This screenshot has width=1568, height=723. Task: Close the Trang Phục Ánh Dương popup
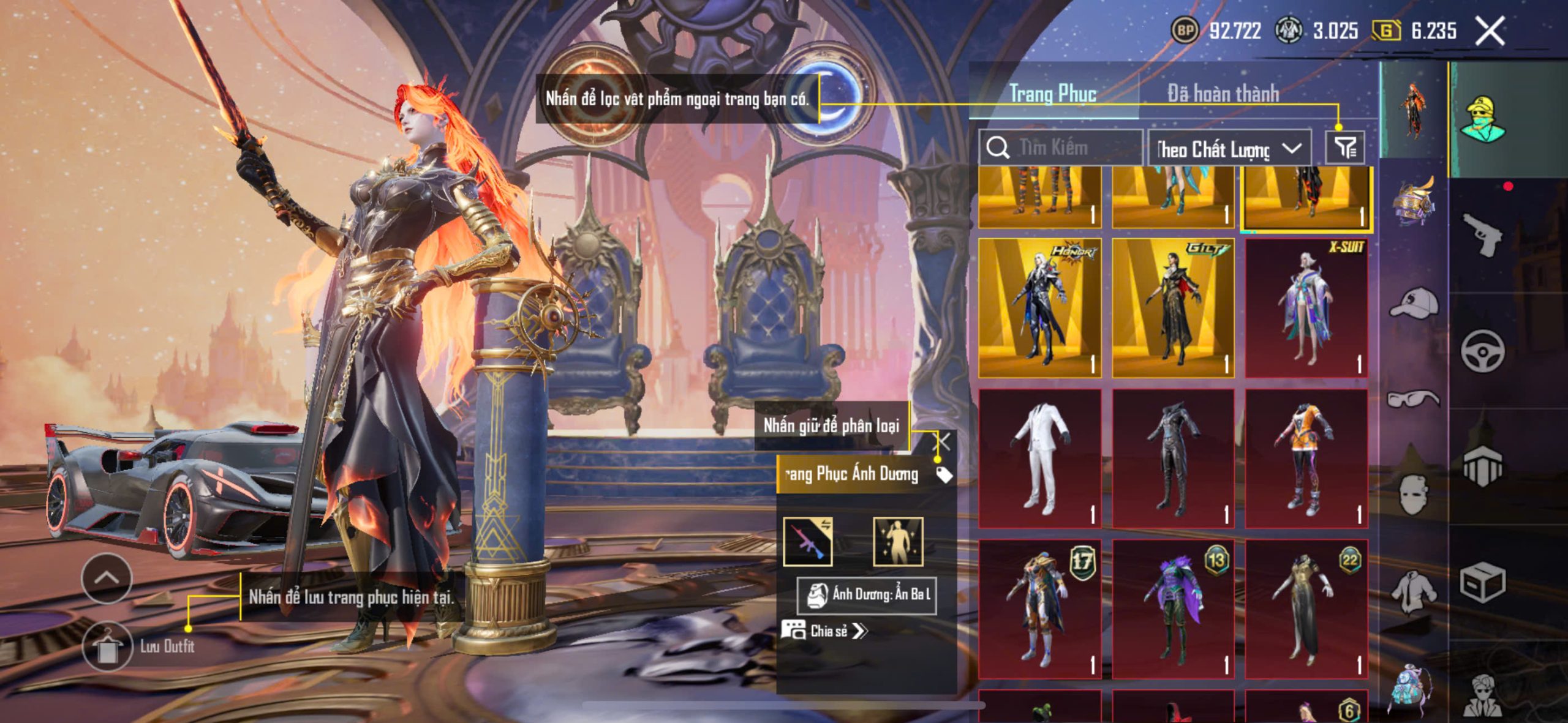click(x=944, y=441)
